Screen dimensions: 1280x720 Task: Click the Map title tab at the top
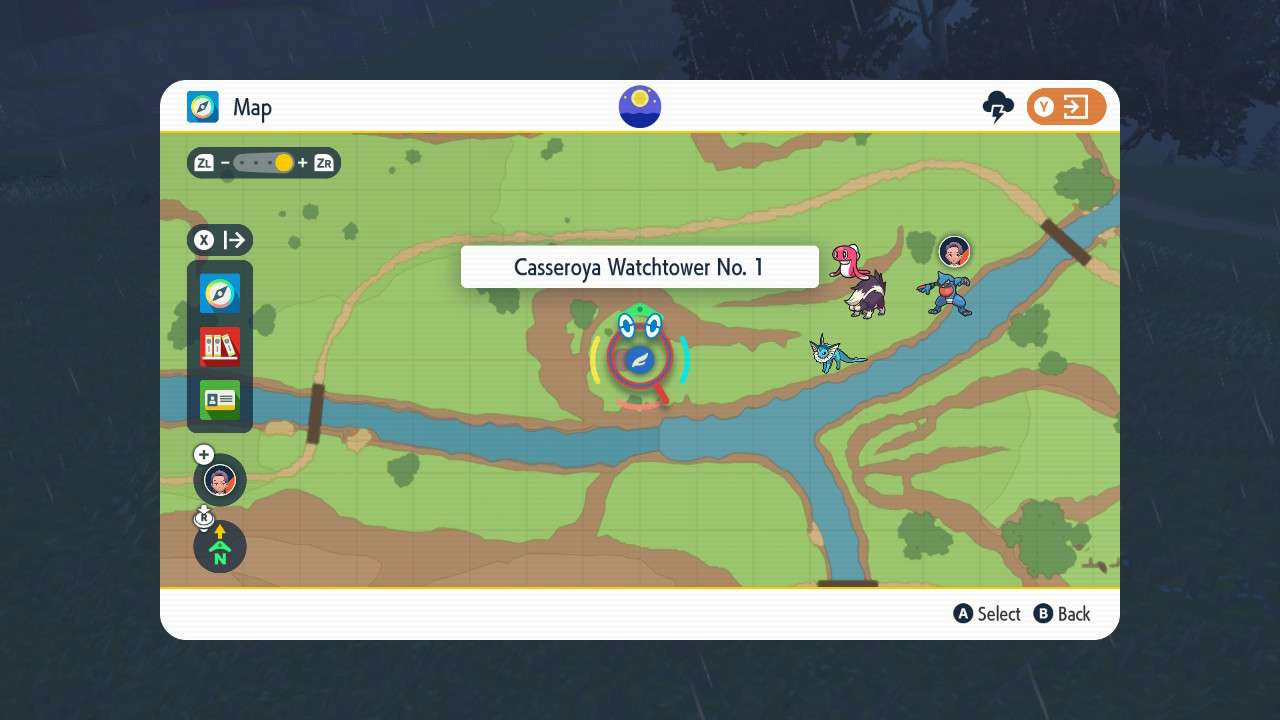(x=229, y=107)
